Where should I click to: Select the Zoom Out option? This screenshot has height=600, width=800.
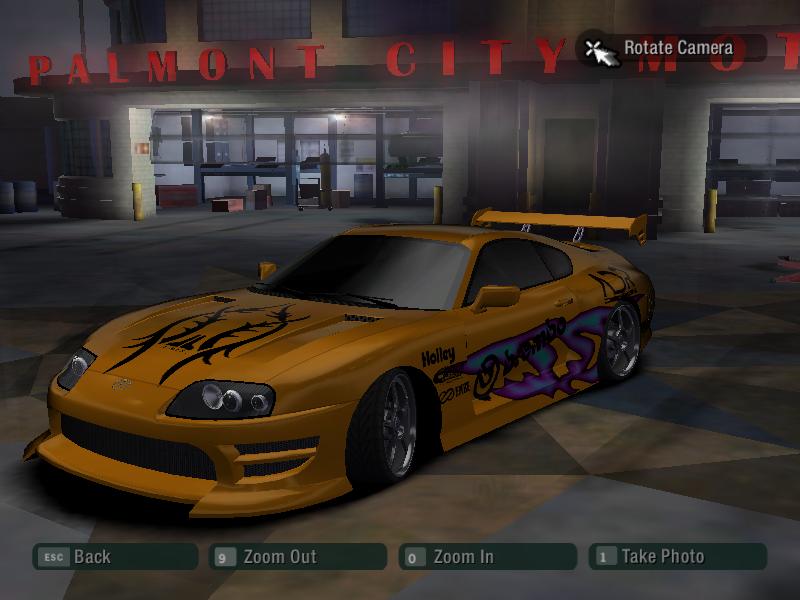pos(297,557)
